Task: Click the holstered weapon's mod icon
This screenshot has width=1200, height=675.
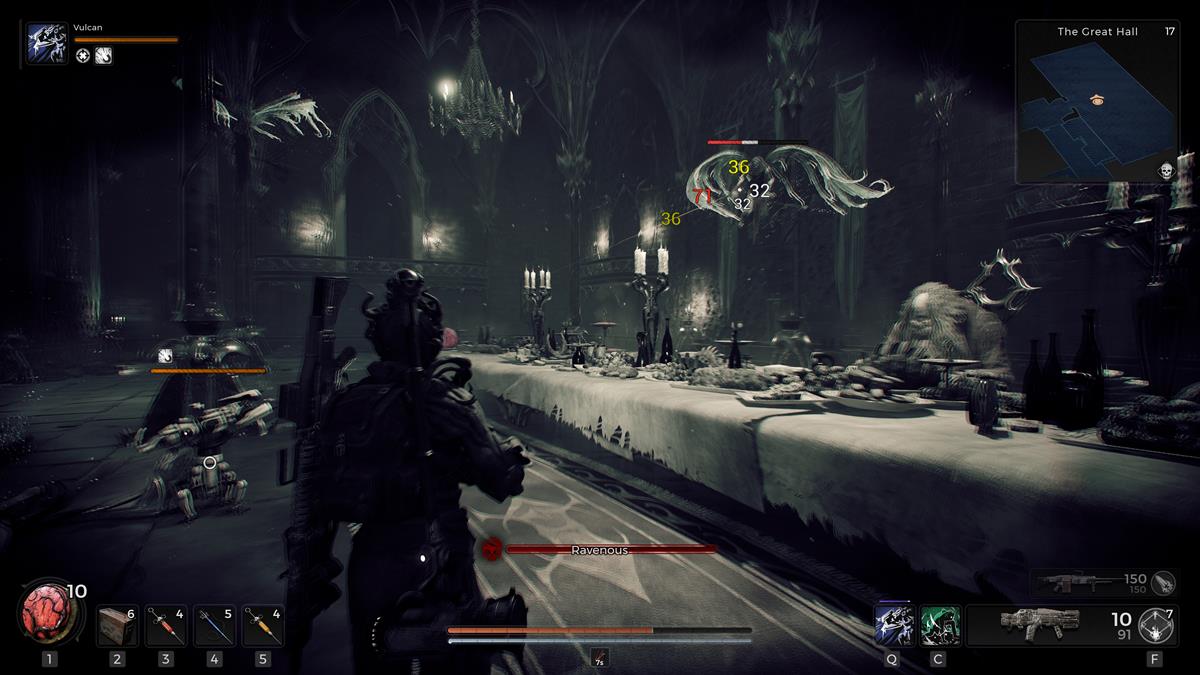Action: [x=1163, y=582]
